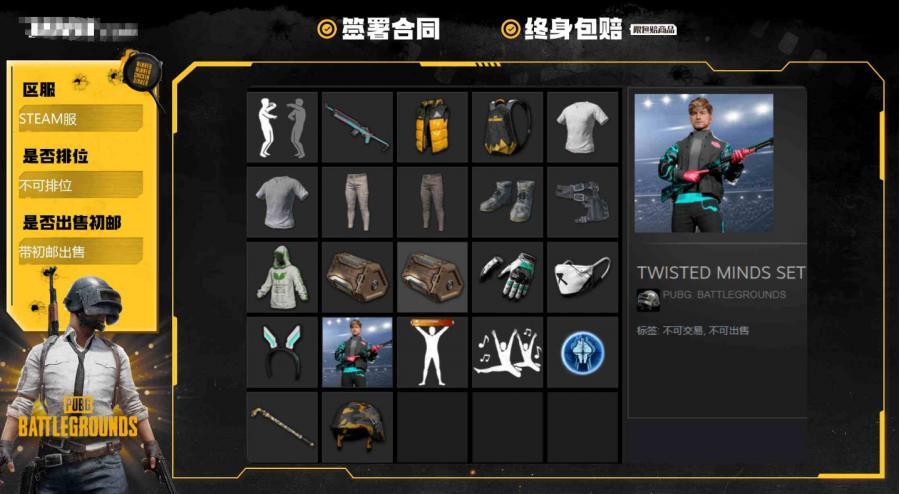Select the round blue emblem item

click(582, 352)
